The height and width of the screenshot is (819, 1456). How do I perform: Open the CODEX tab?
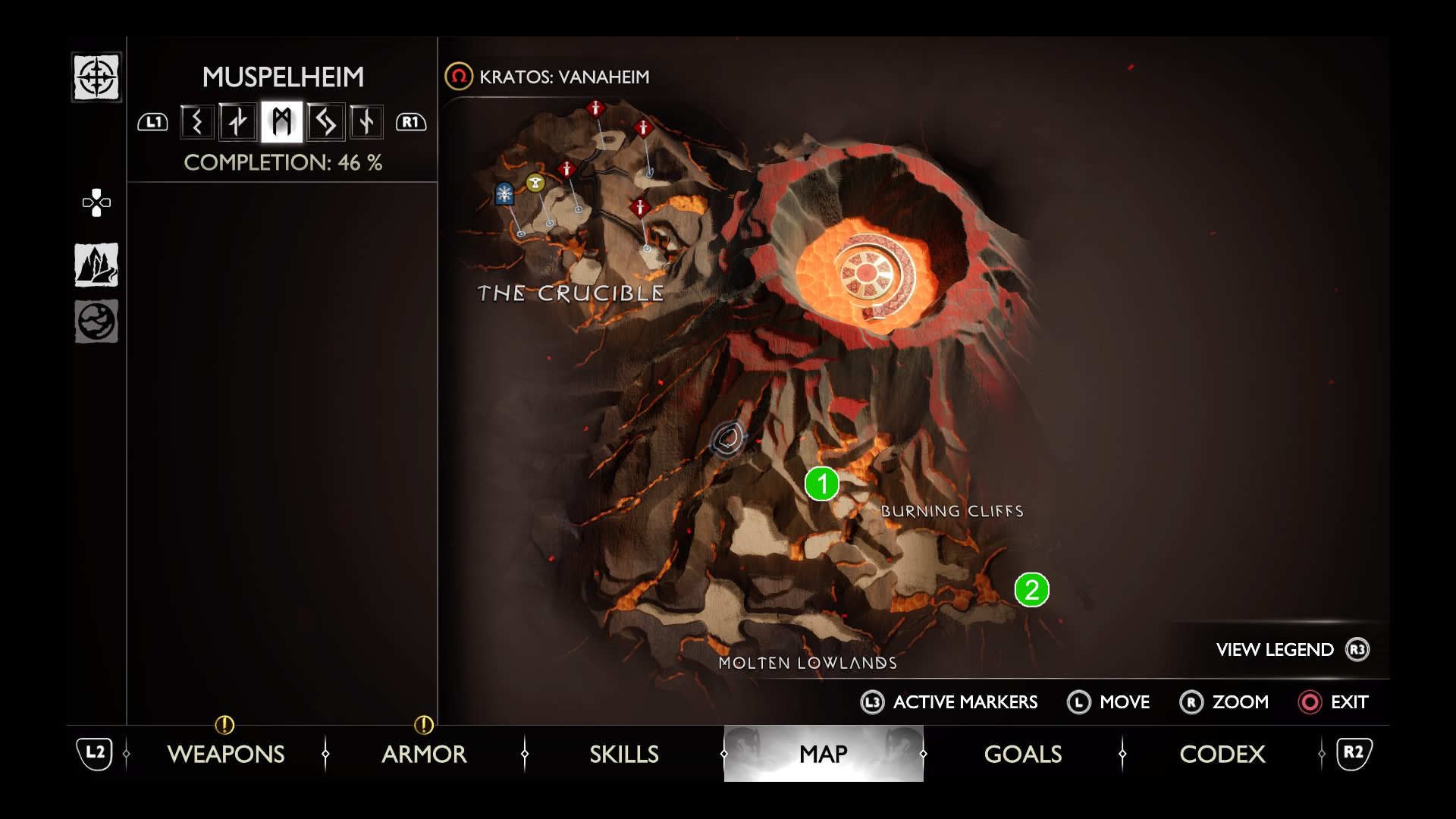(x=1222, y=755)
